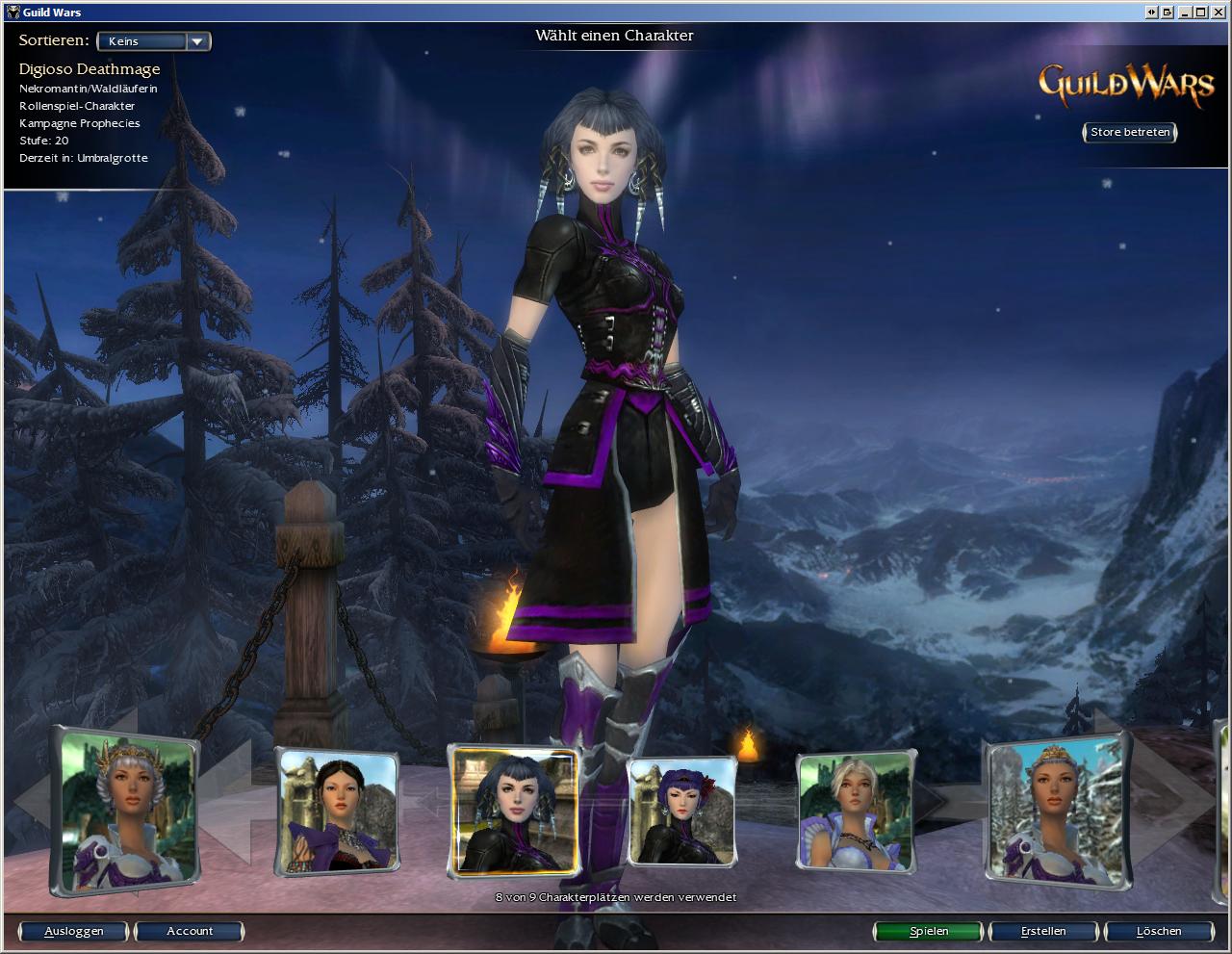Viewport: 1232px width, 954px height.
Task: Delete the character with Löschen
Action: (x=1158, y=931)
